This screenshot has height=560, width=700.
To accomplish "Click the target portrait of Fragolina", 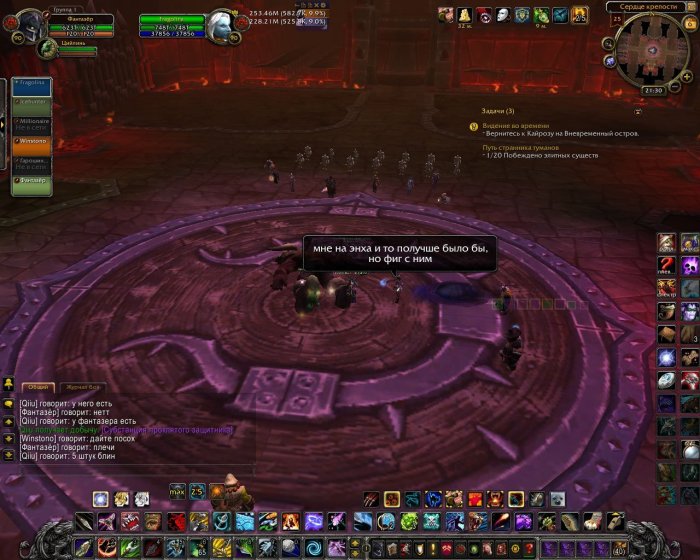I will pyautogui.click(x=222, y=27).
